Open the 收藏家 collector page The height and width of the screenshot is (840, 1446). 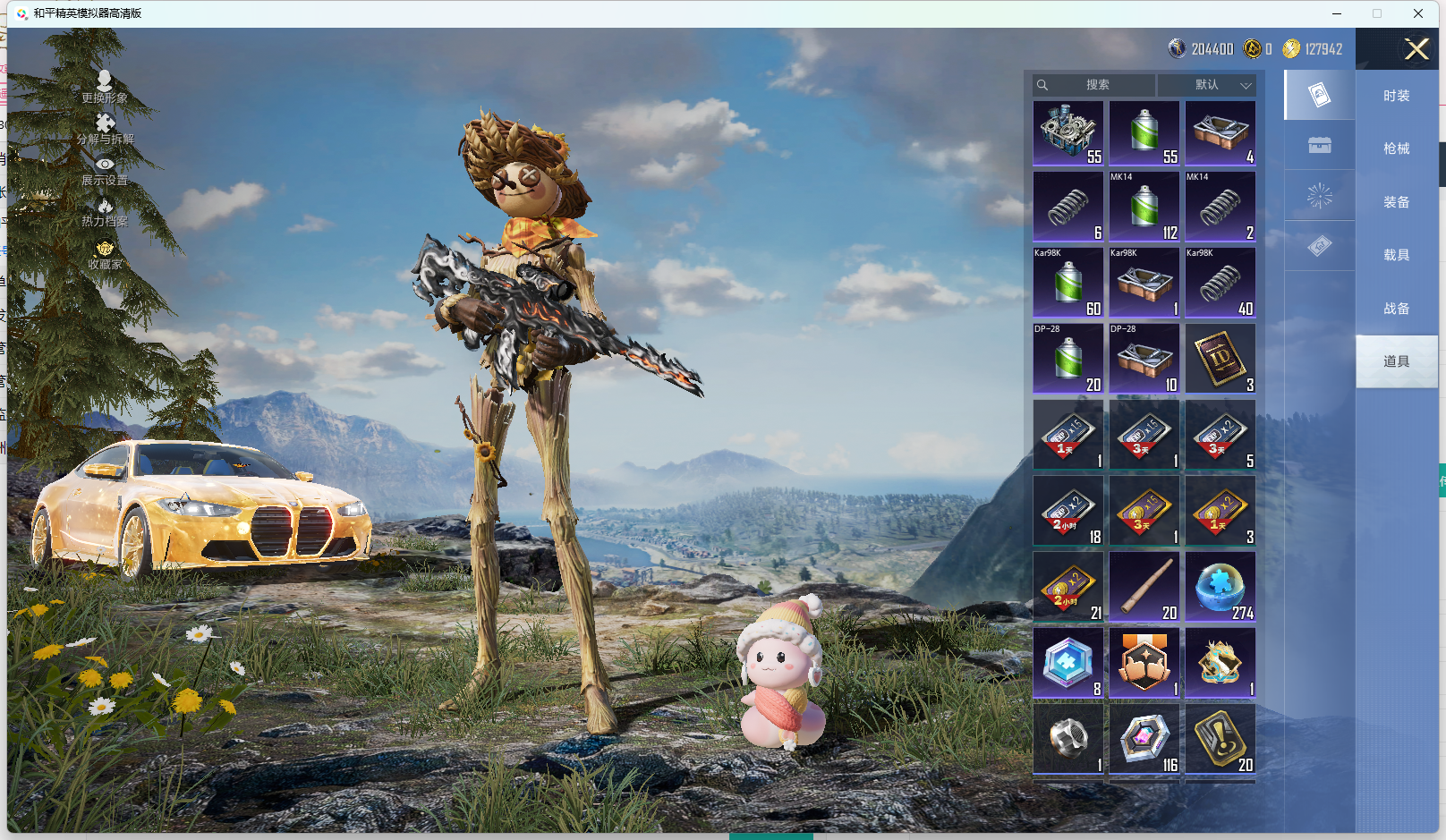[x=105, y=255]
